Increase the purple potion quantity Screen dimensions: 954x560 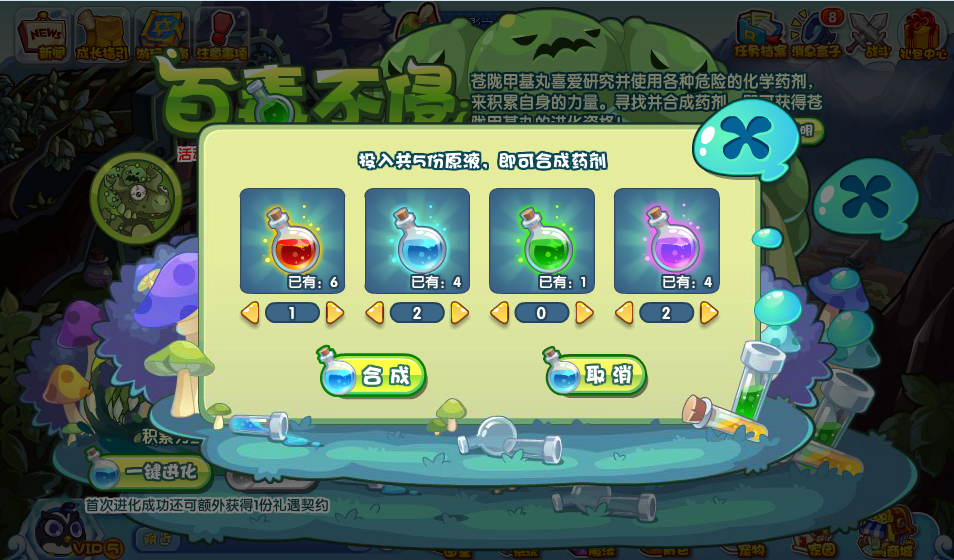pos(709,313)
